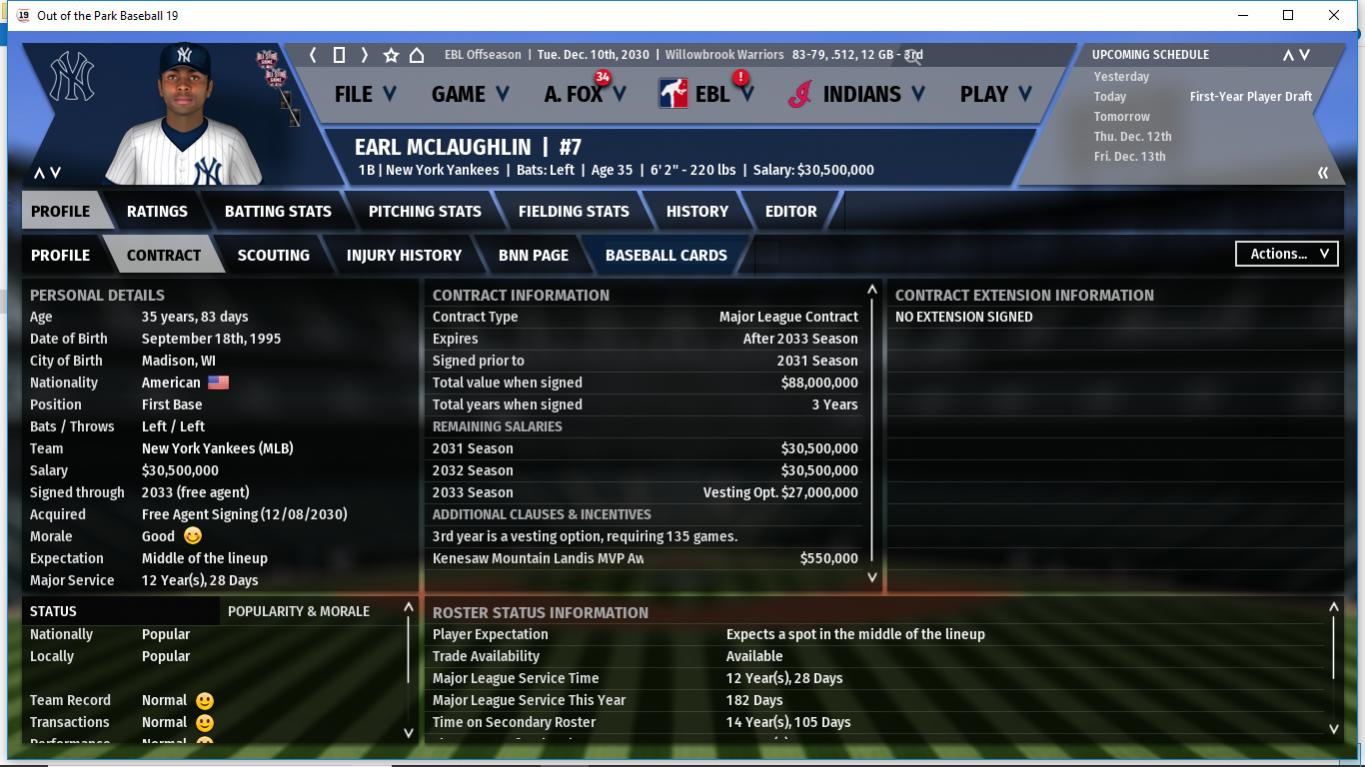Viewport: 1365px width, 767px height.
Task: Switch to the SCOUTING sub-tab
Action: 273,255
